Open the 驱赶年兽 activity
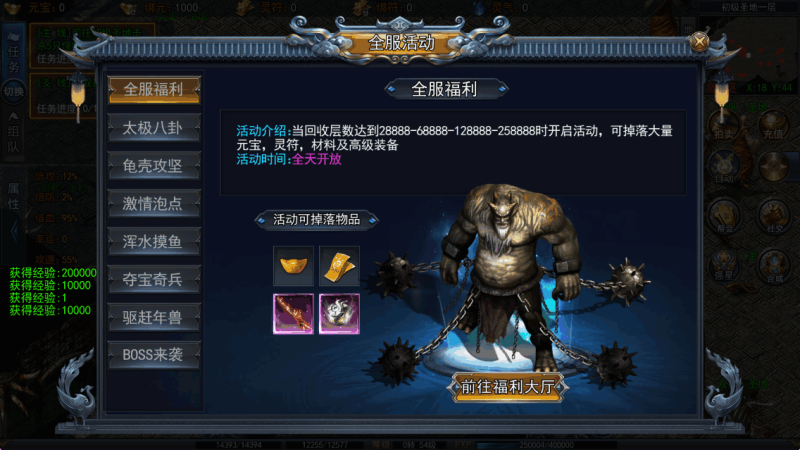 155,317
